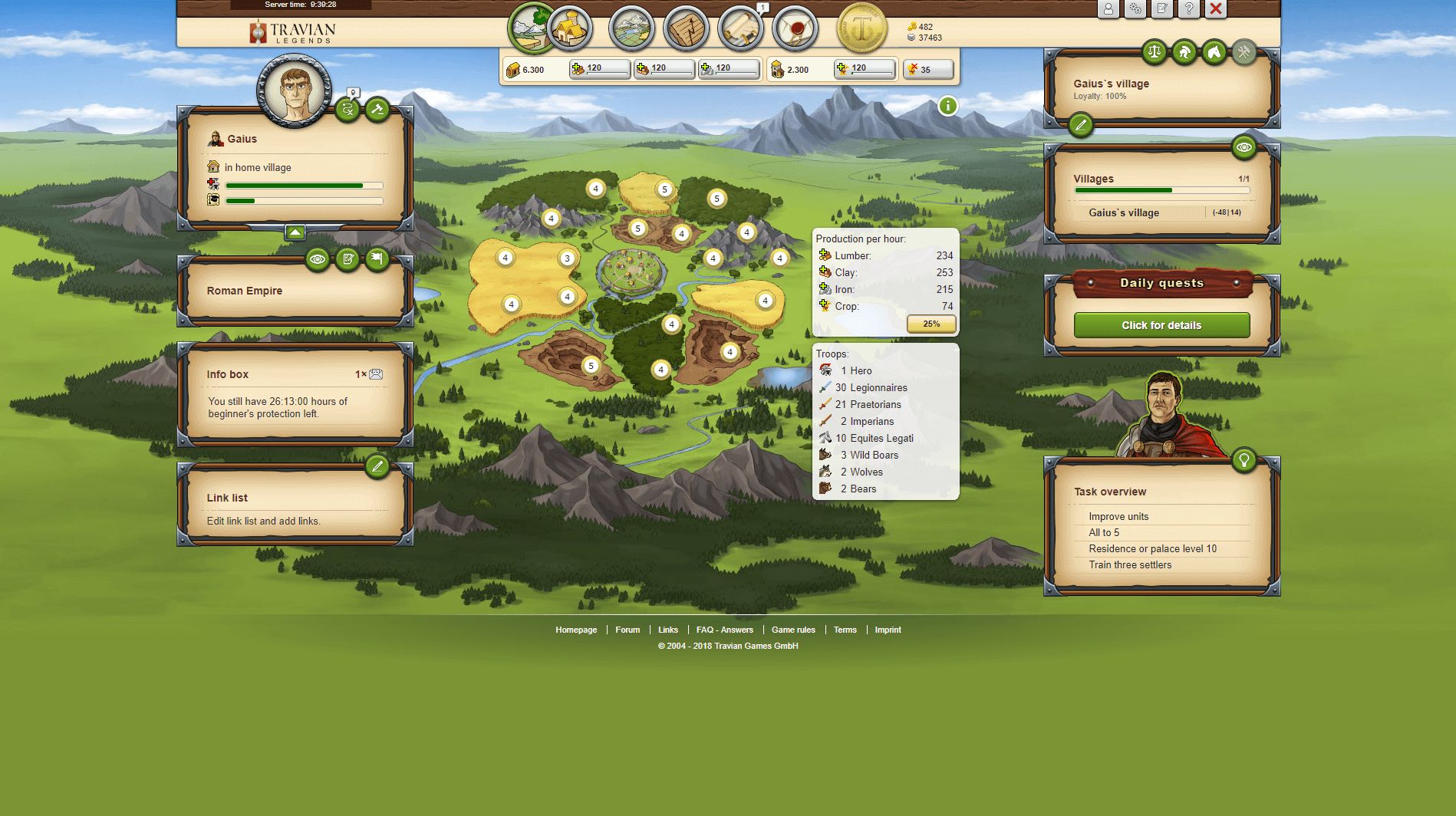Open the statistics board icon
The height and width of the screenshot is (816, 1456).
[x=686, y=28]
